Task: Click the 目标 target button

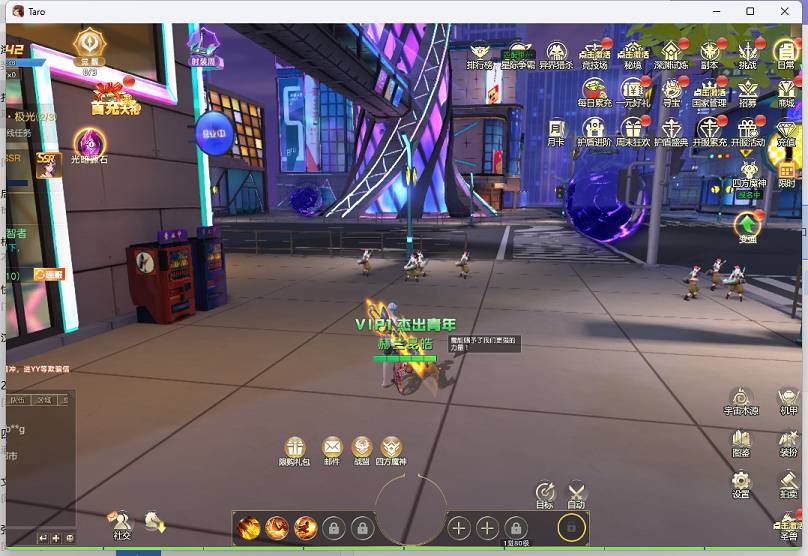Action: 544,493
